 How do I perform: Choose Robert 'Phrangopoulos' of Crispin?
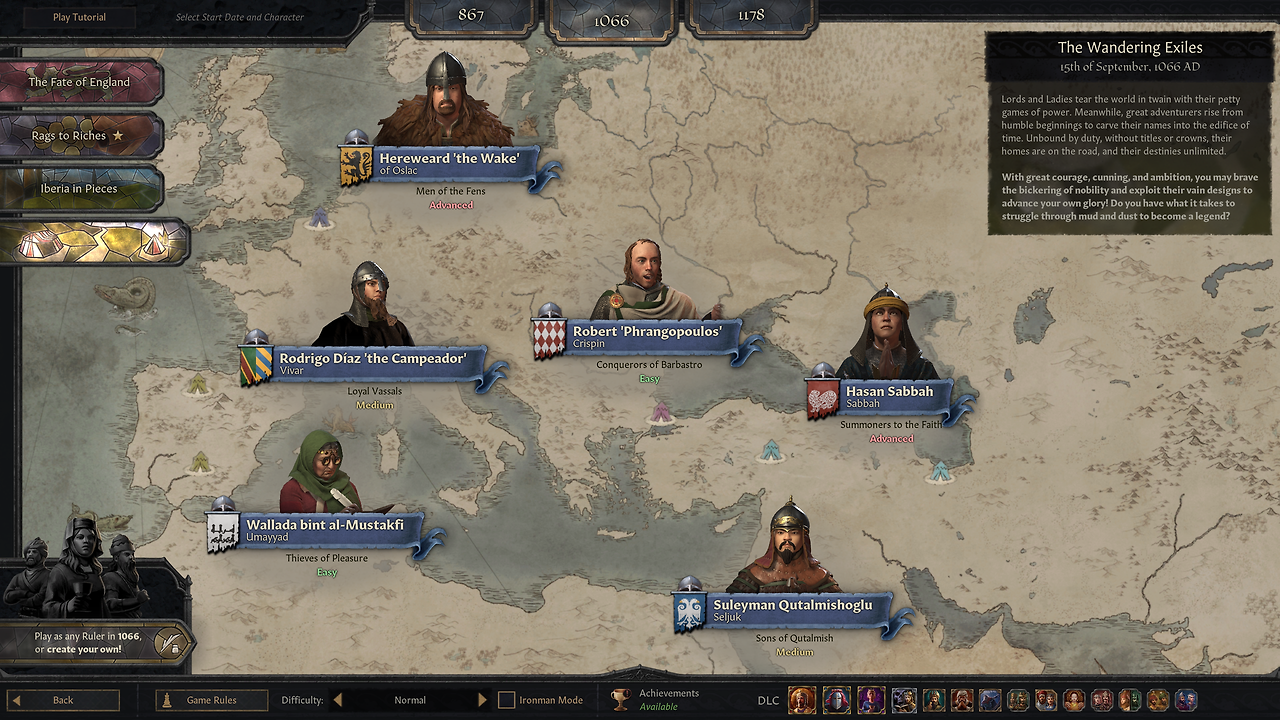point(646,336)
